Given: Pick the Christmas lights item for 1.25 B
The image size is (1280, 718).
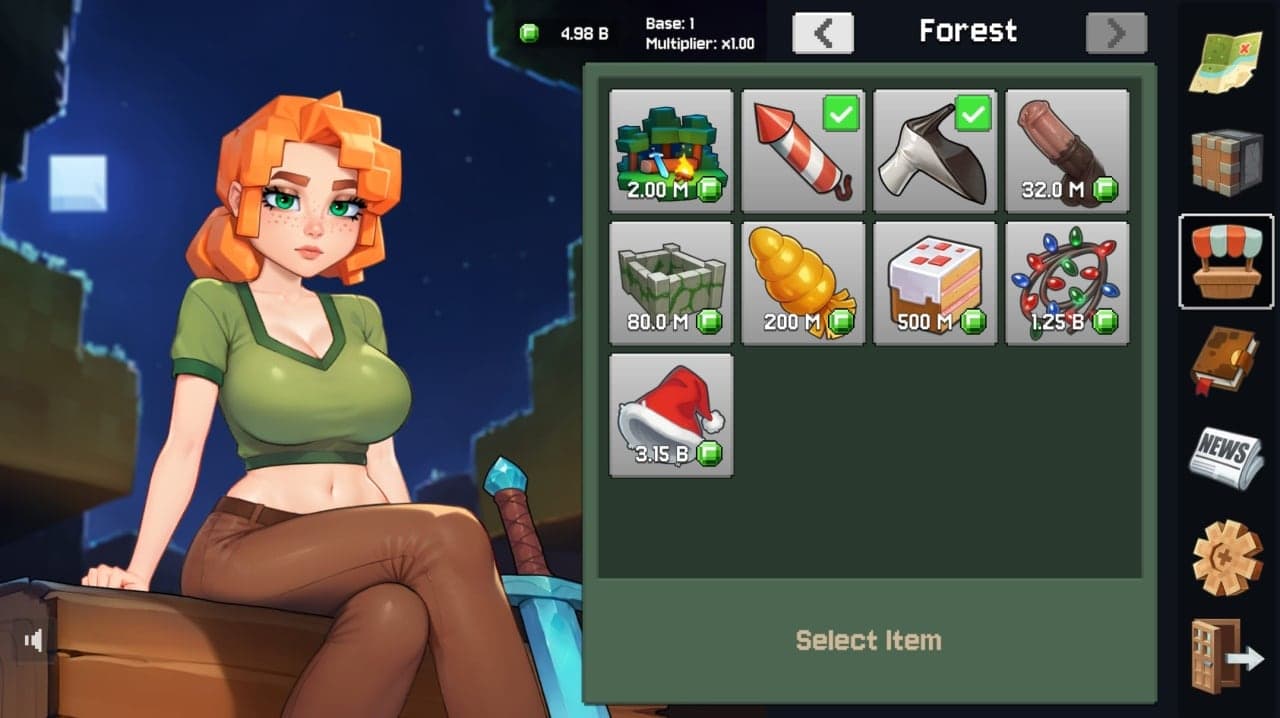Looking at the screenshot, I should (1067, 283).
